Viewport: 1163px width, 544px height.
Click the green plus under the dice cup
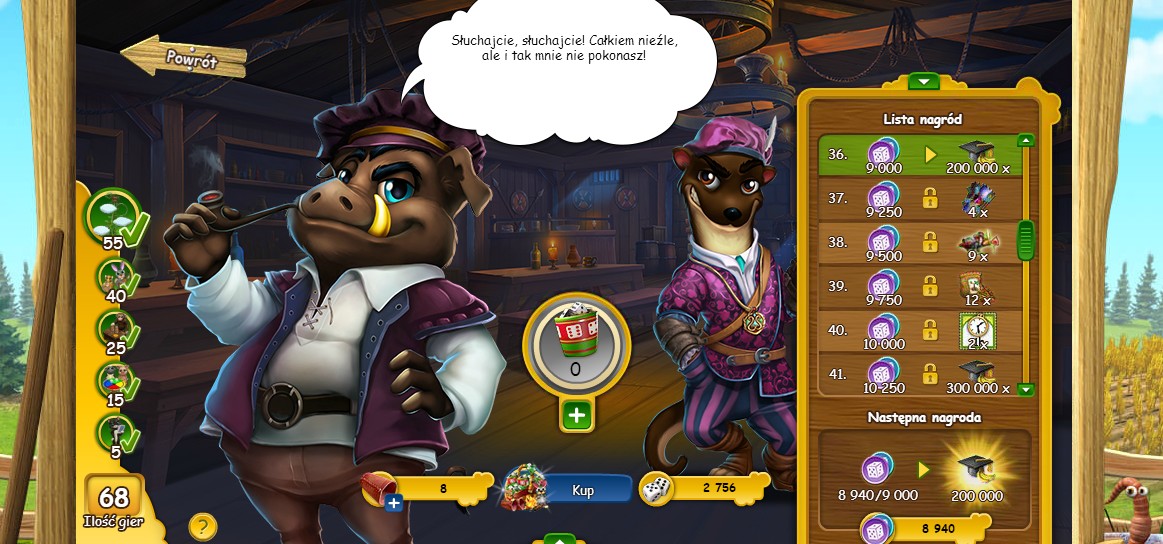click(576, 415)
